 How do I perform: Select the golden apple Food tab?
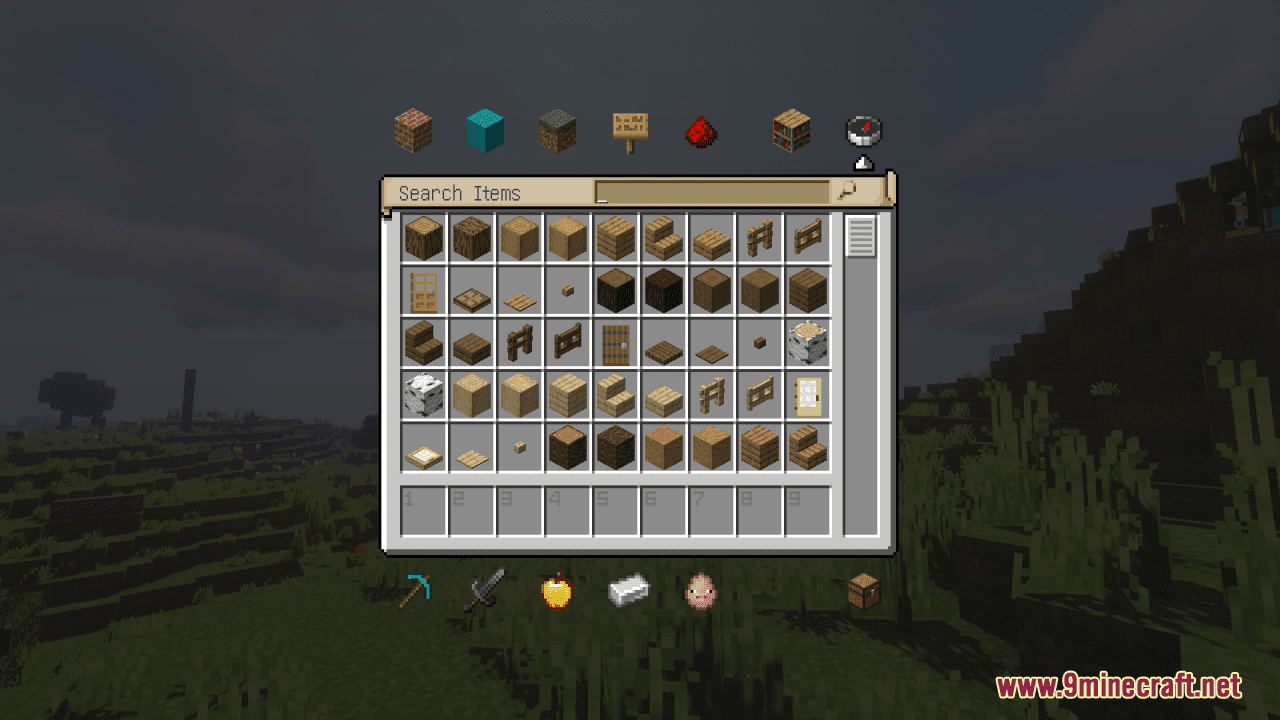557,590
